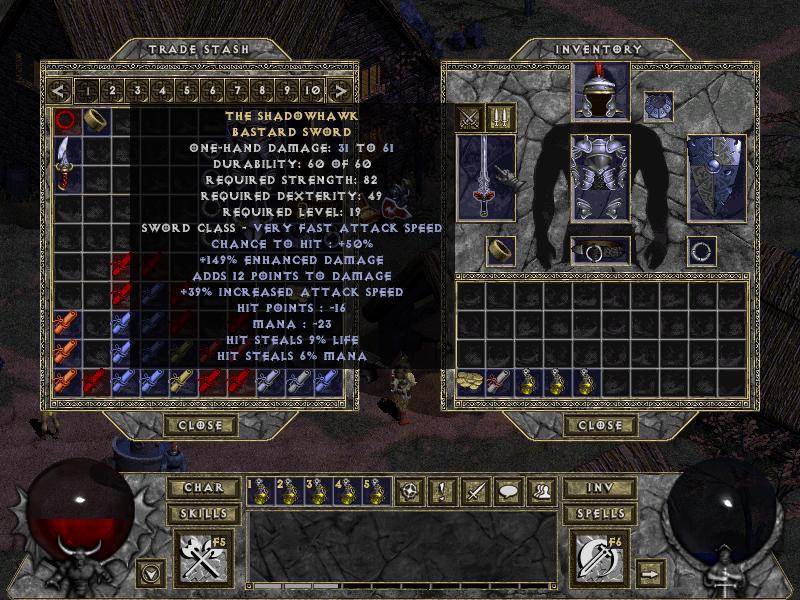Viewport: 800px width, 600px height.
Task: Click the equipped amulet slot
Action: (657, 105)
